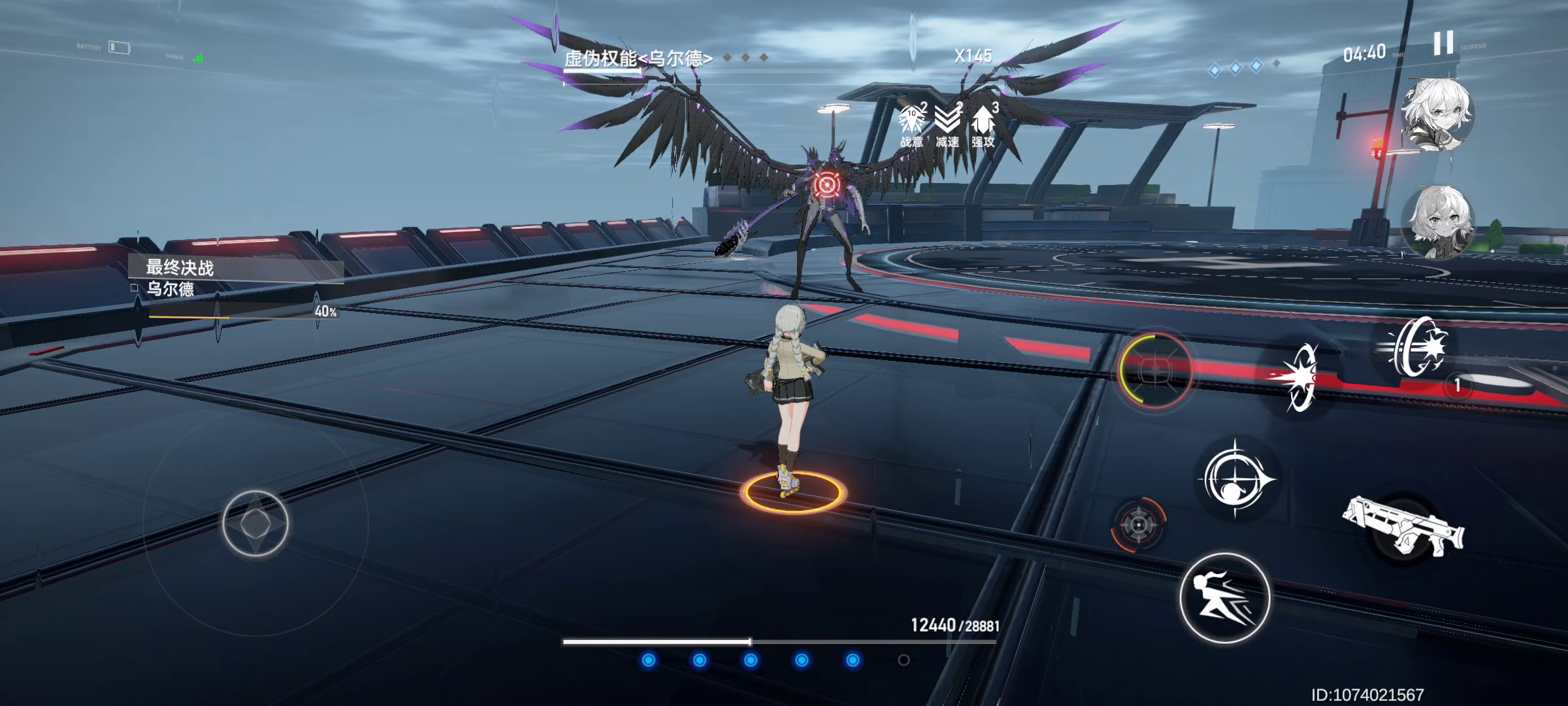Viewport: 1568px width, 706px height.
Task: Touch the virtual movement joystick
Action: click(255, 524)
